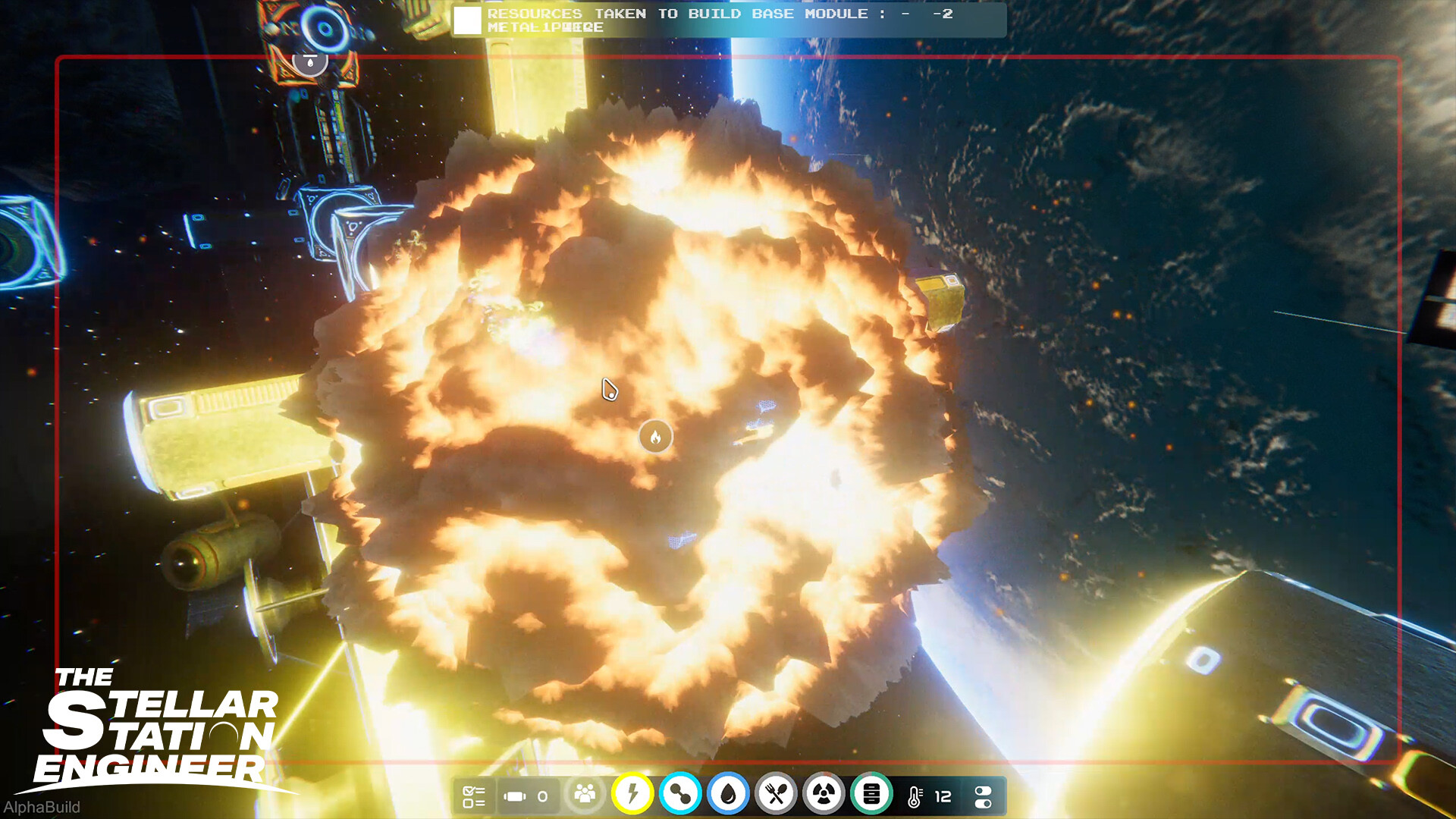The image size is (1456, 819).
Task: Select the thermometer temperature indicator
Action: click(x=915, y=795)
